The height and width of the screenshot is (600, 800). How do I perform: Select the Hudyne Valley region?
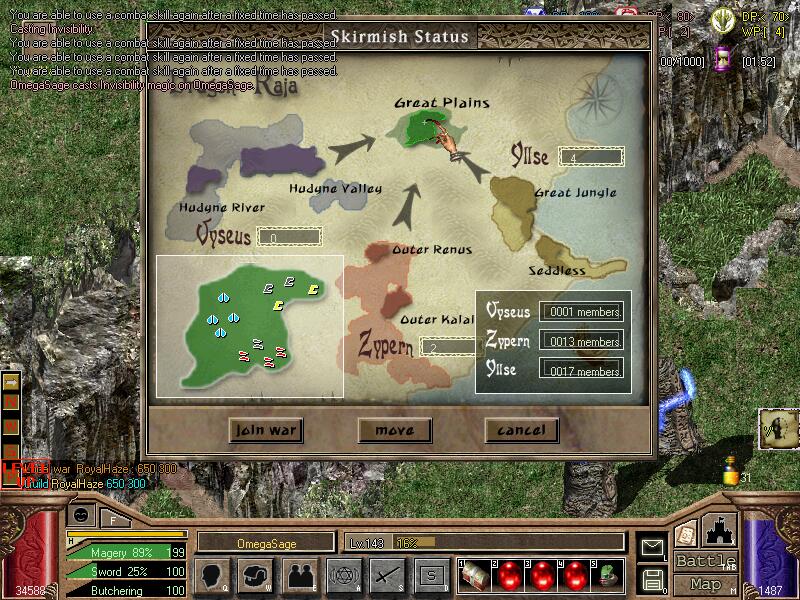click(x=335, y=193)
